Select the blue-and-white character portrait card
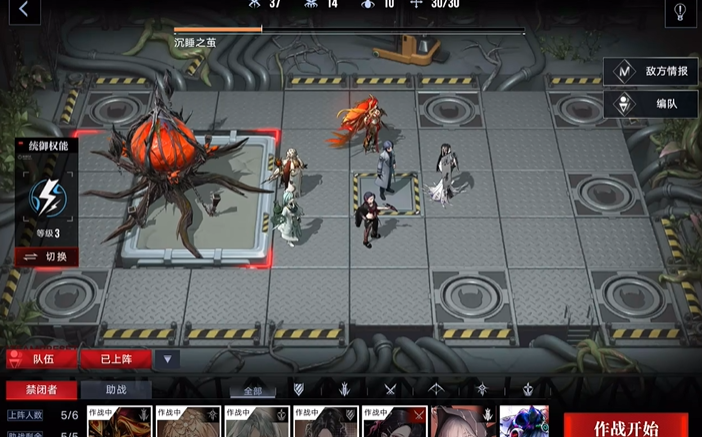 click(524, 422)
